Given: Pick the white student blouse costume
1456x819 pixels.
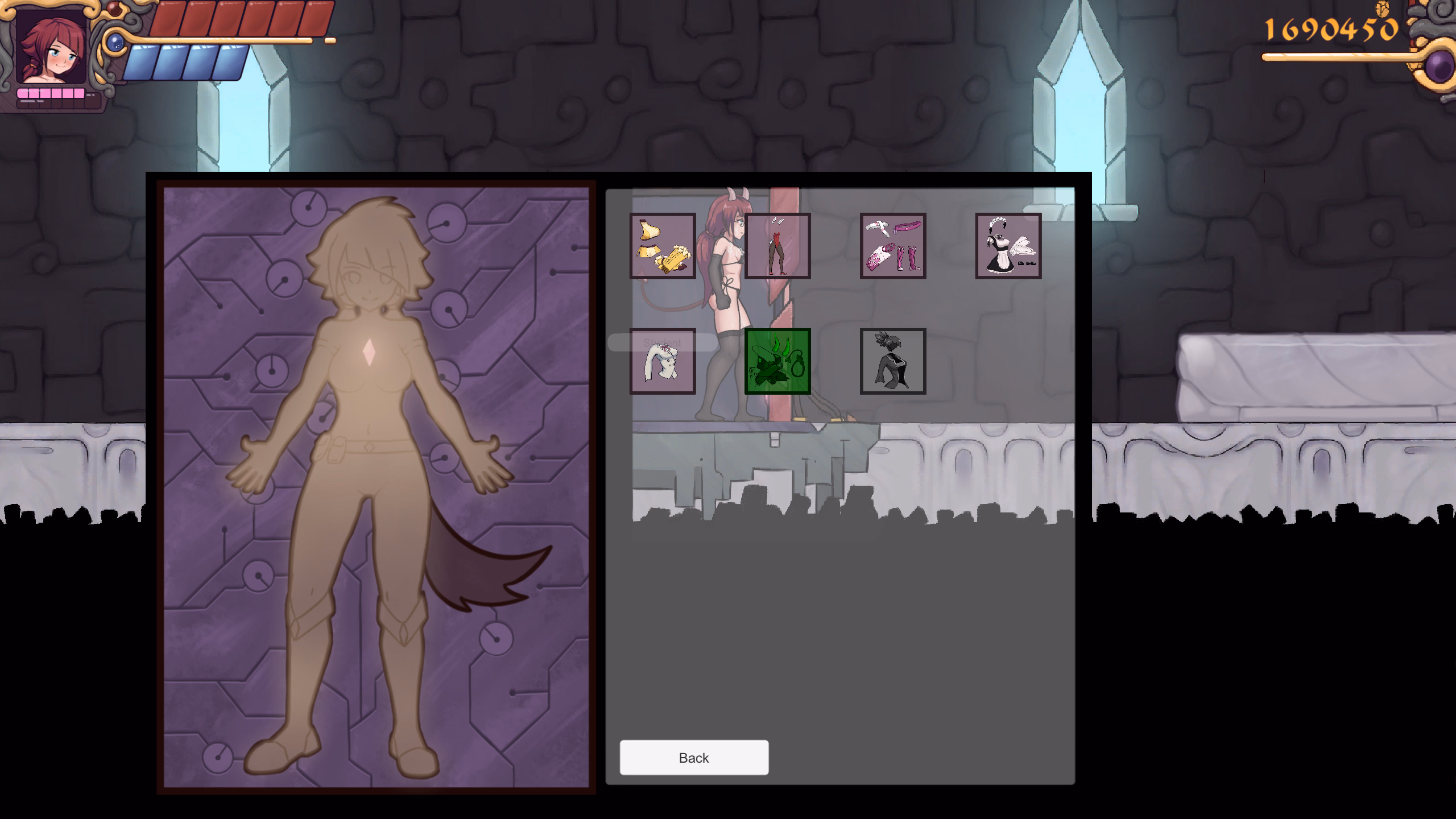Looking at the screenshot, I should [663, 360].
